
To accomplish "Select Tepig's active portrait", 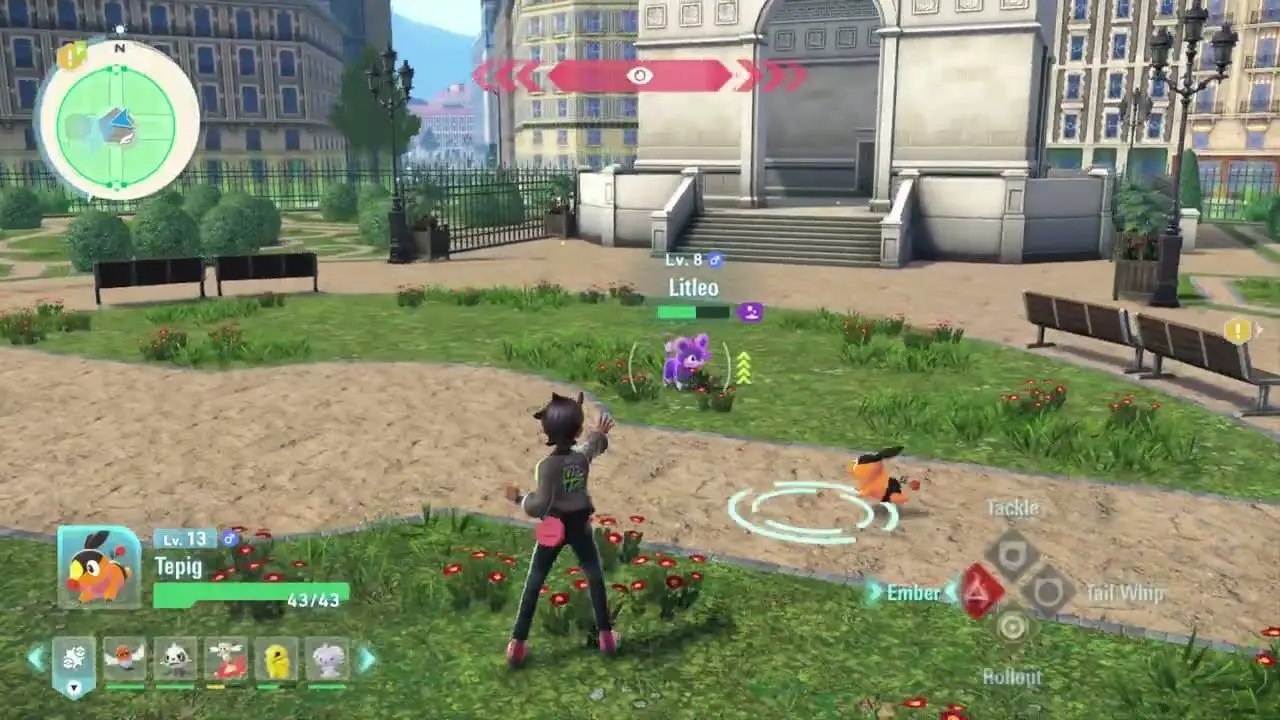I will tap(99, 568).
